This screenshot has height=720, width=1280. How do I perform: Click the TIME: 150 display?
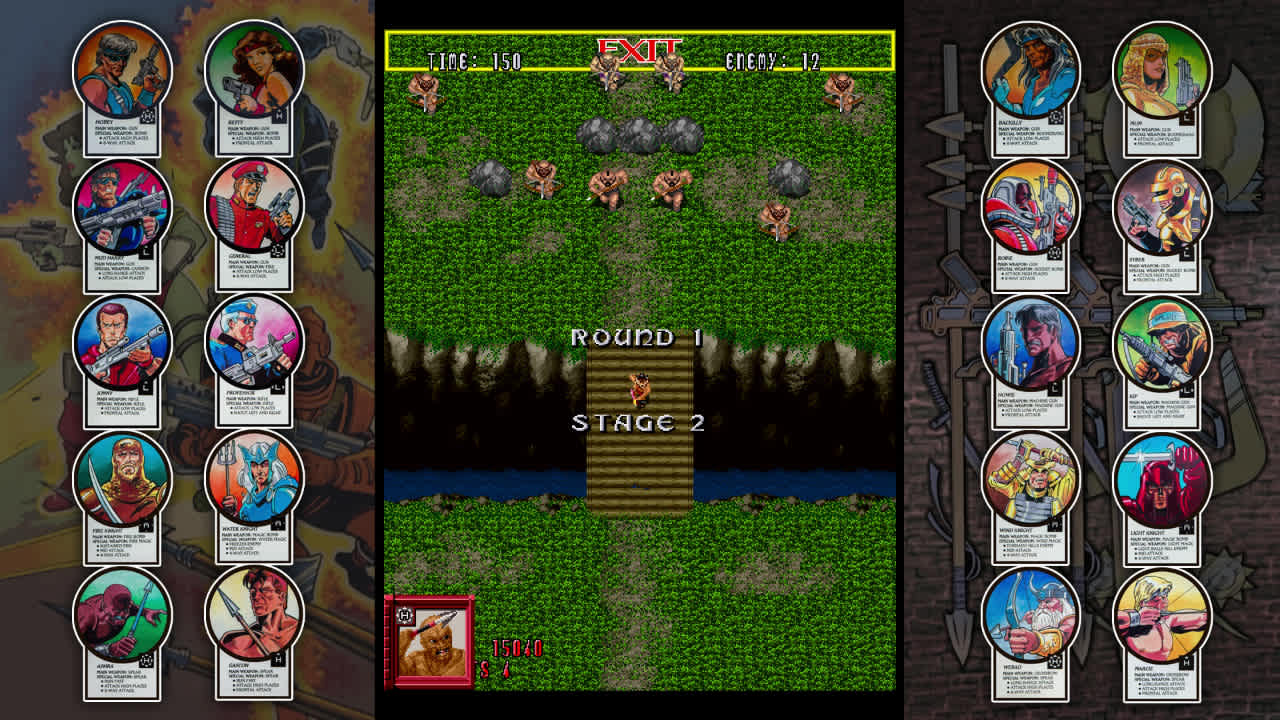tap(477, 59)
